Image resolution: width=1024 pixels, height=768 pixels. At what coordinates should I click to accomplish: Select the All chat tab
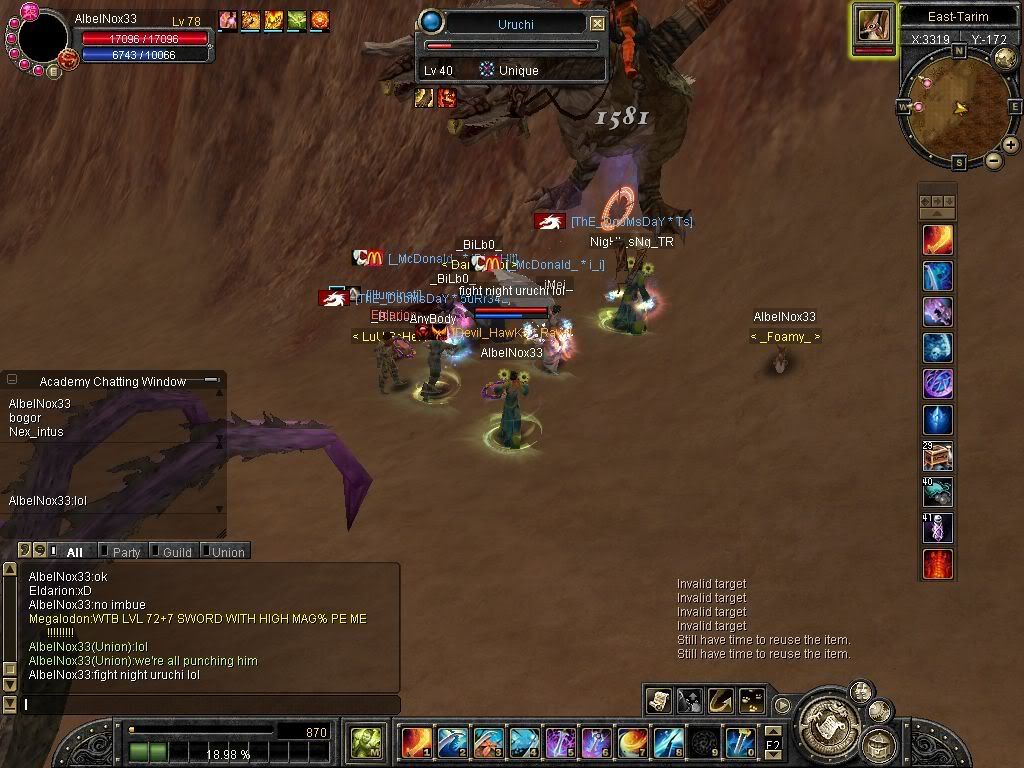(73, 551)
